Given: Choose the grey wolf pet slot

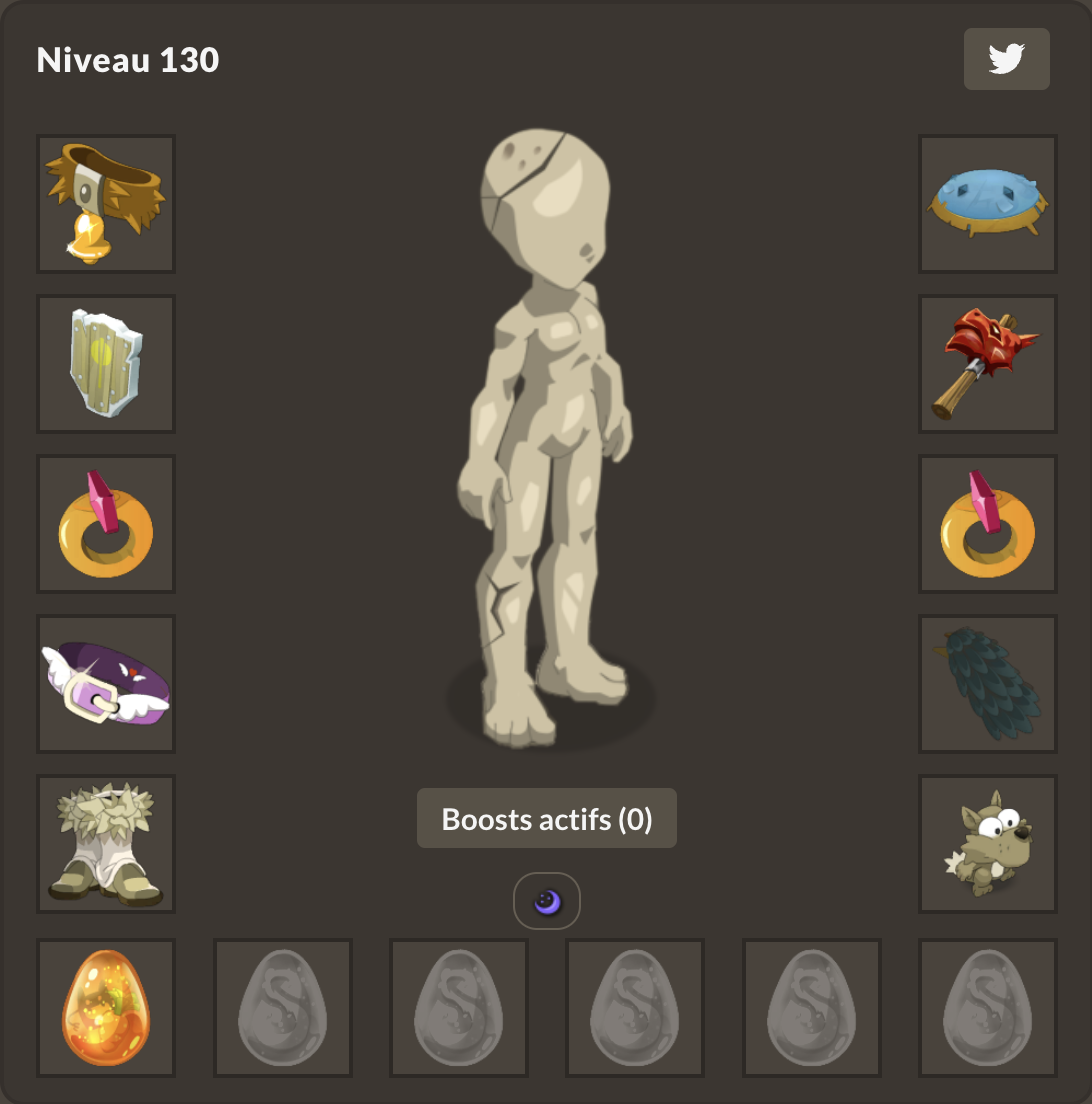Looking at the screenshot, I should coord(987,844).
